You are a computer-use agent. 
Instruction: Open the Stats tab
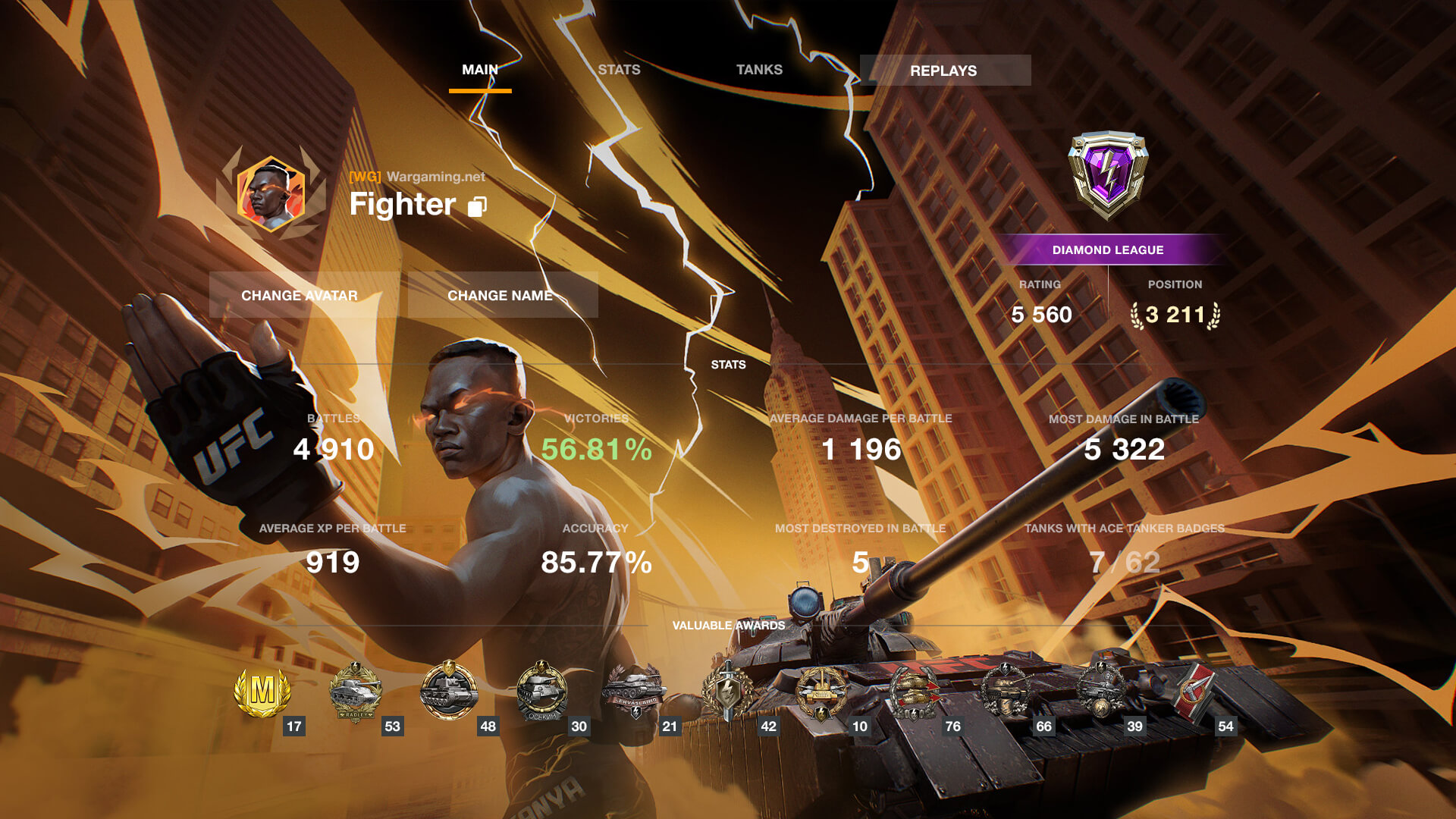tap(619, 70)
